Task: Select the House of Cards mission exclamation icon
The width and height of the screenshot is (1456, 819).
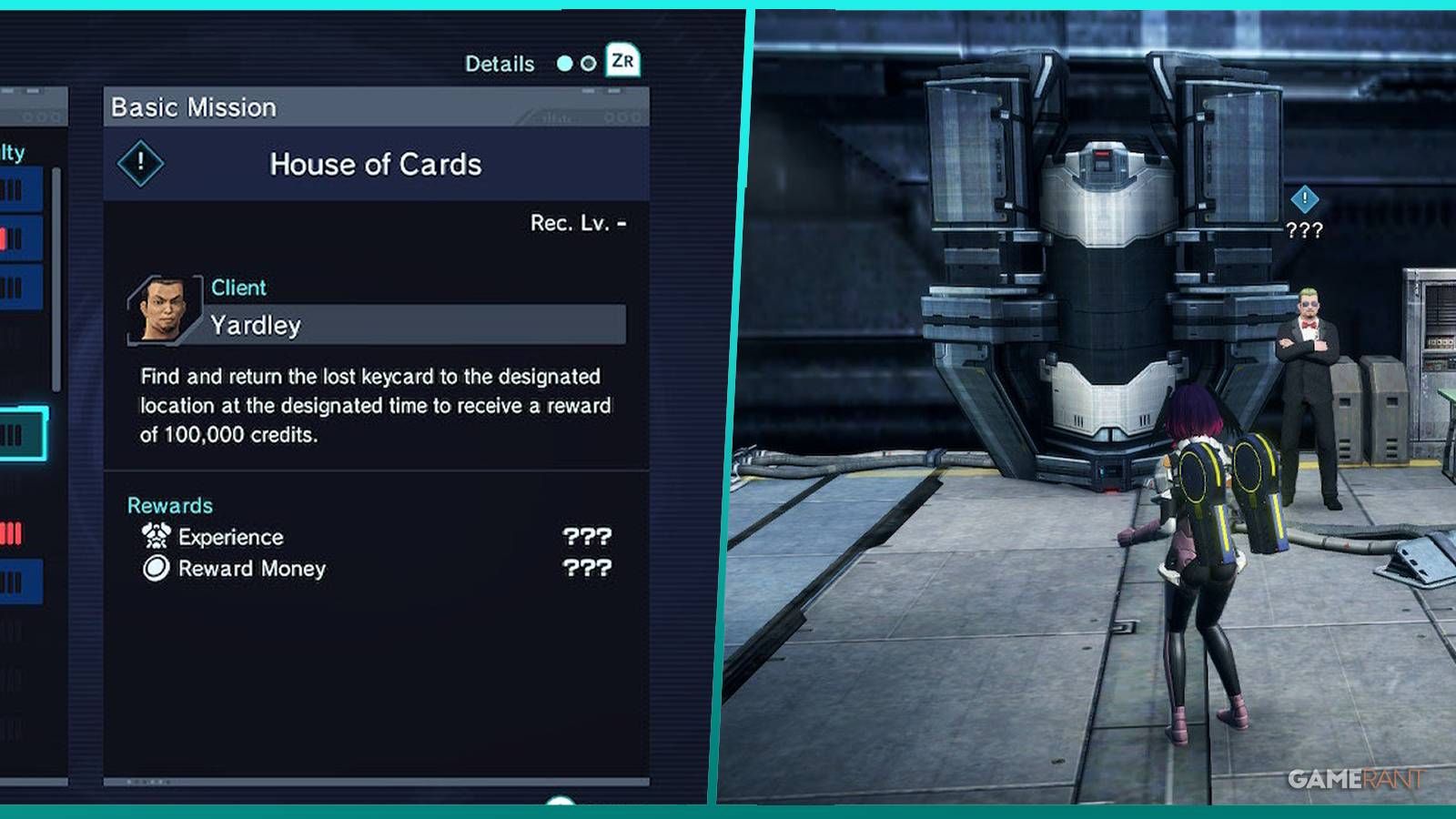Action: (x=140, y=165)
